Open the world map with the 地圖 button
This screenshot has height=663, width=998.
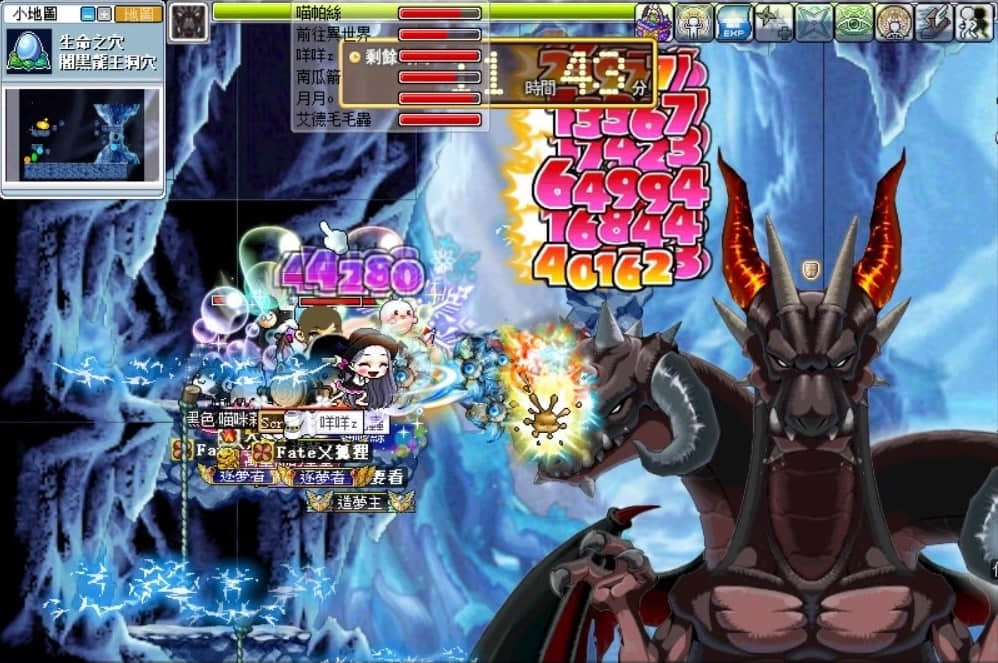(138, 14)
